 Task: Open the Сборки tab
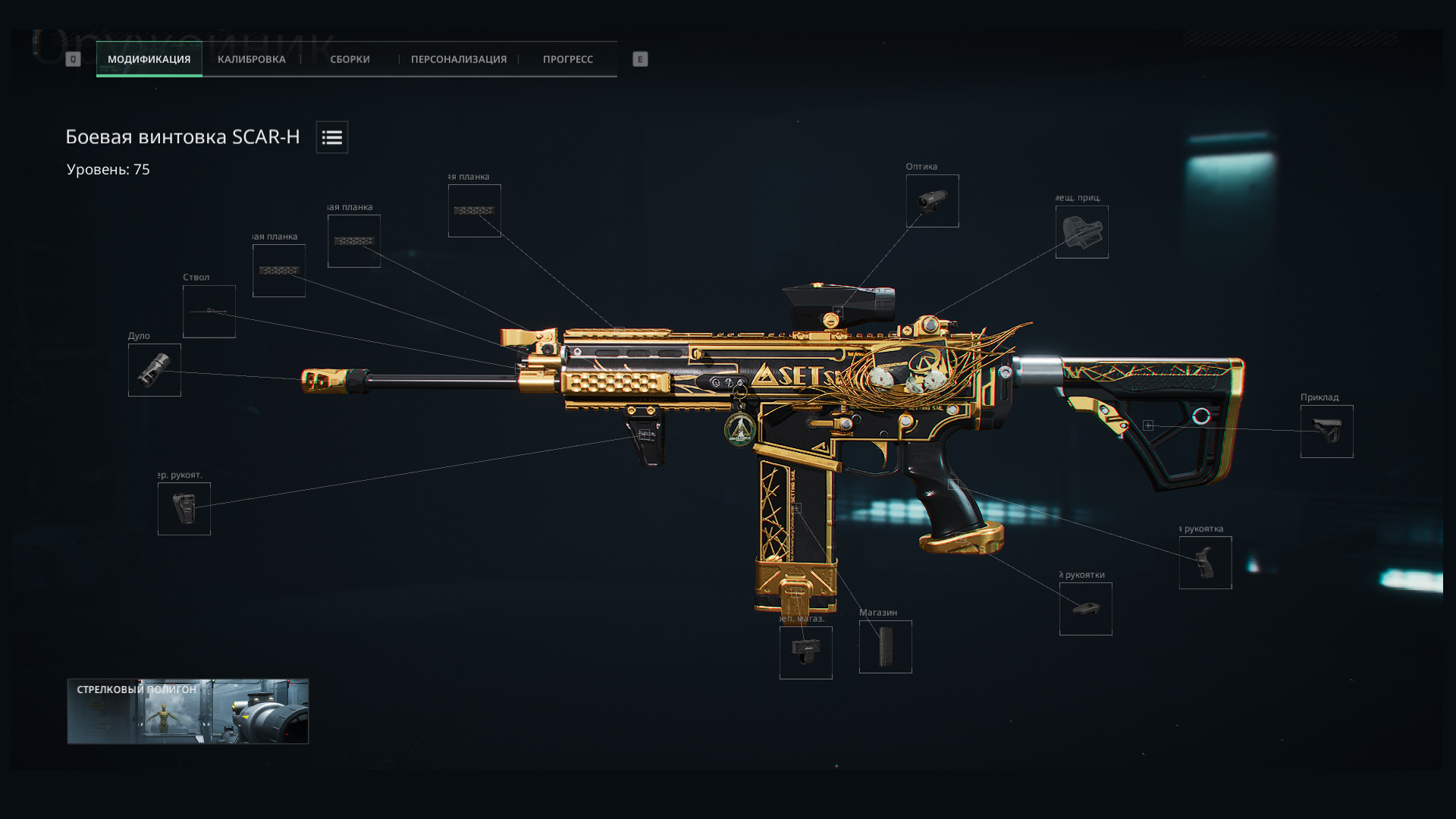[350, 59]
